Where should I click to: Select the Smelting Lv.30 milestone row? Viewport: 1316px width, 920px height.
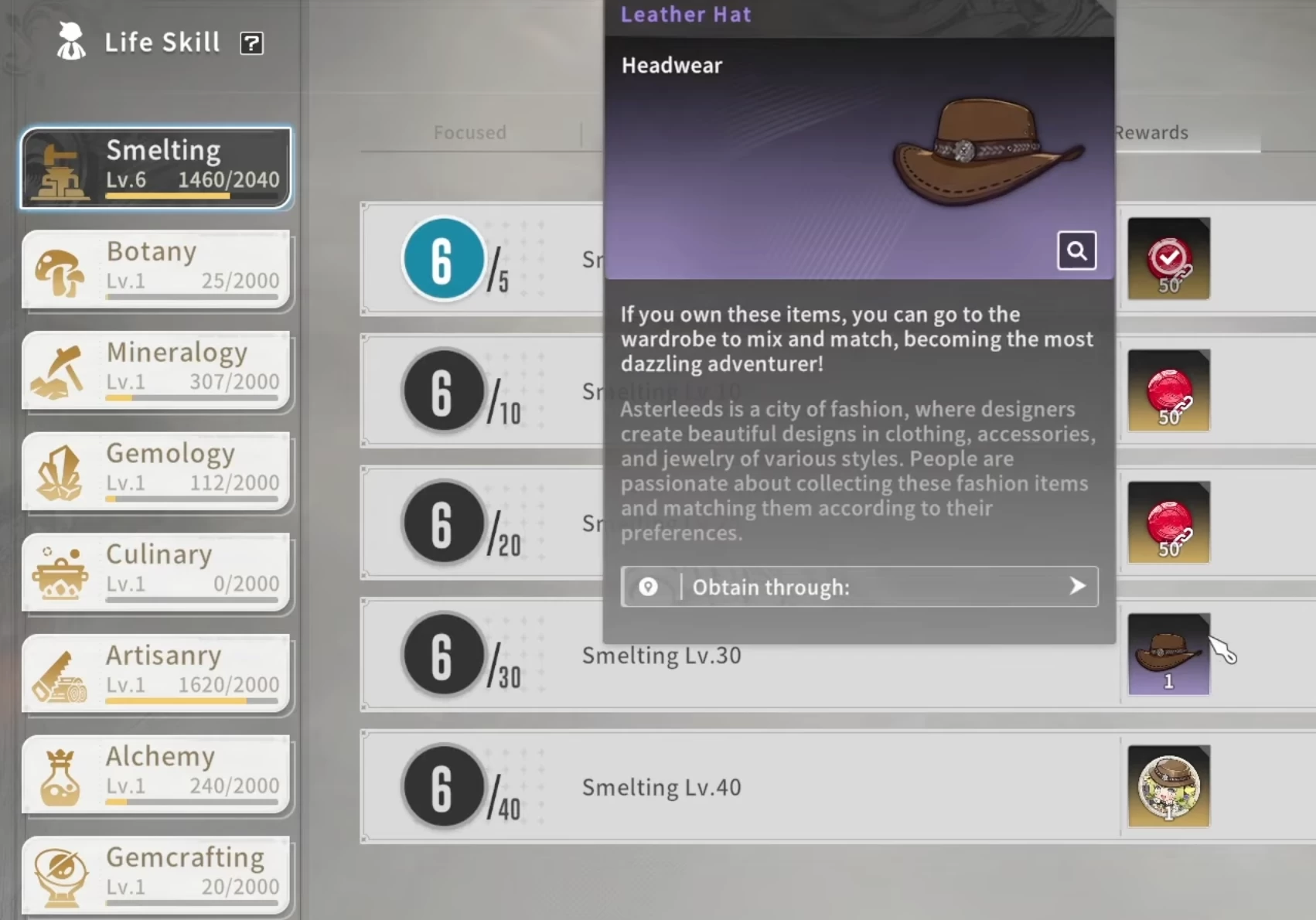[x=661, y=656]
